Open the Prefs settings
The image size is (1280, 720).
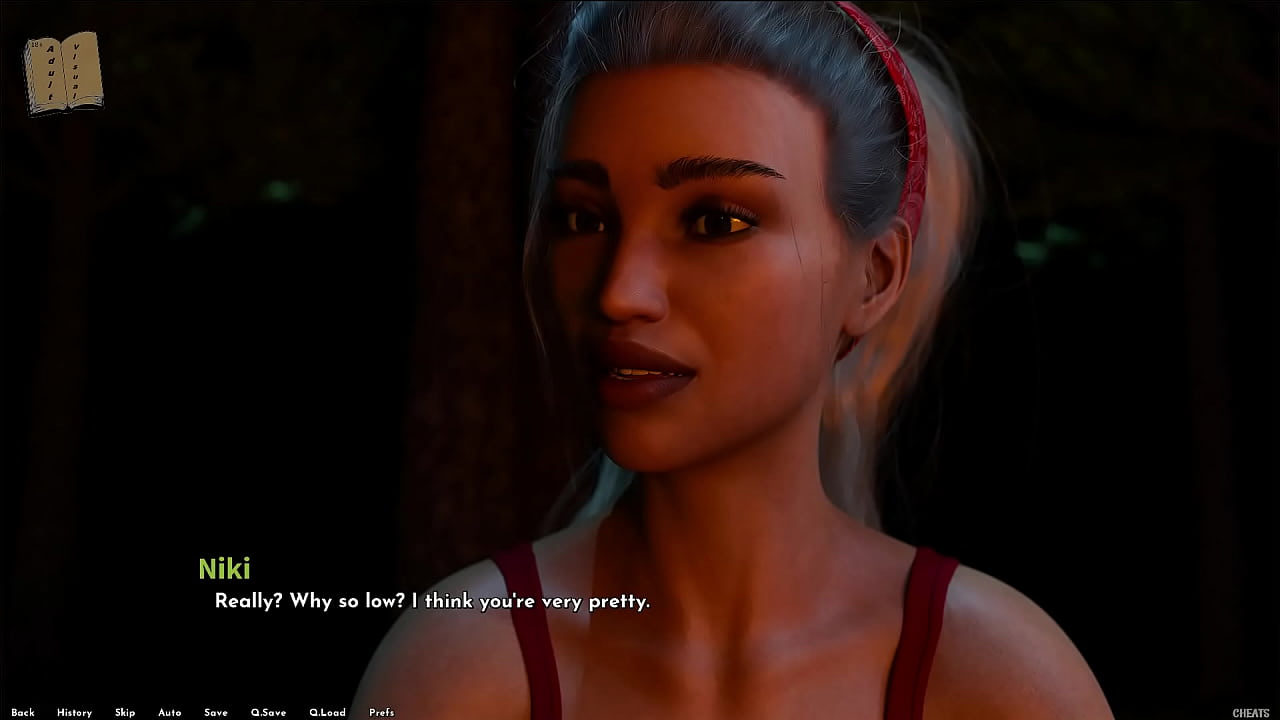[381, 713]
